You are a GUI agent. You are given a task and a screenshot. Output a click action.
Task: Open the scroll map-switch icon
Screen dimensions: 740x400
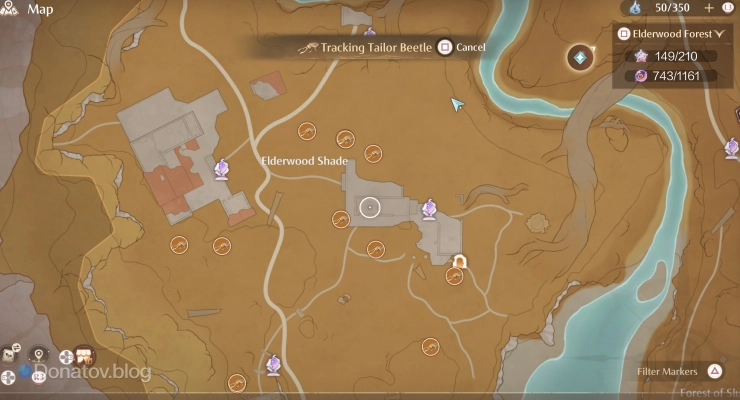(11, 355)
